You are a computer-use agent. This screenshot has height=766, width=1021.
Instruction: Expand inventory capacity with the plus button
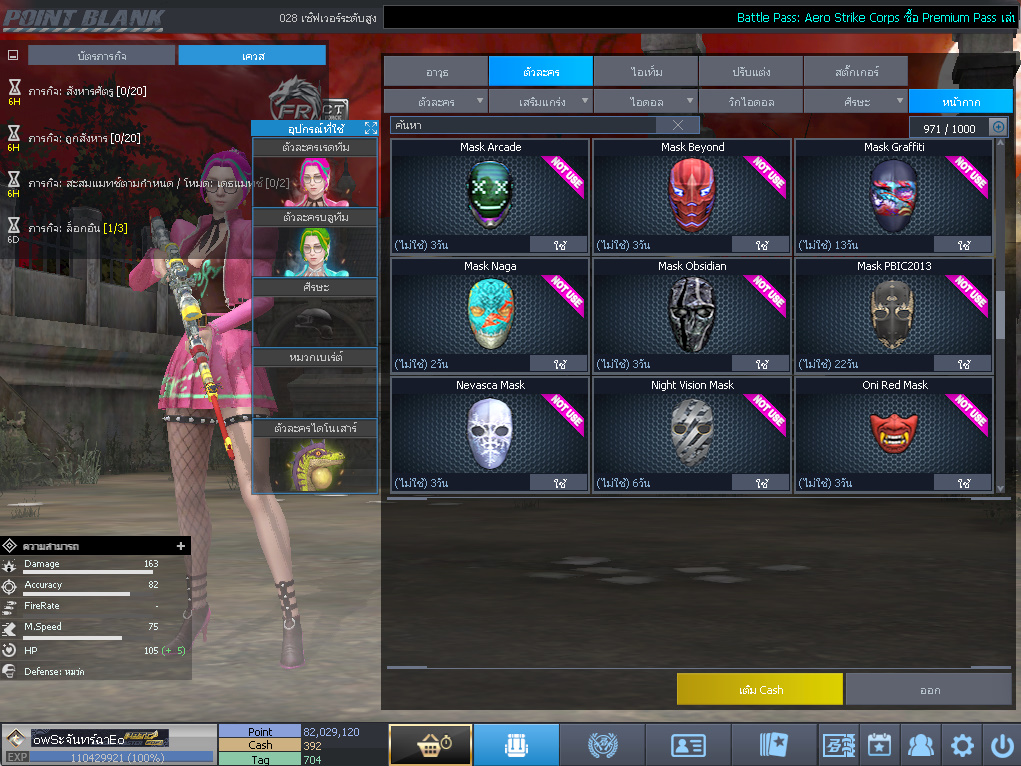[997, 127]
